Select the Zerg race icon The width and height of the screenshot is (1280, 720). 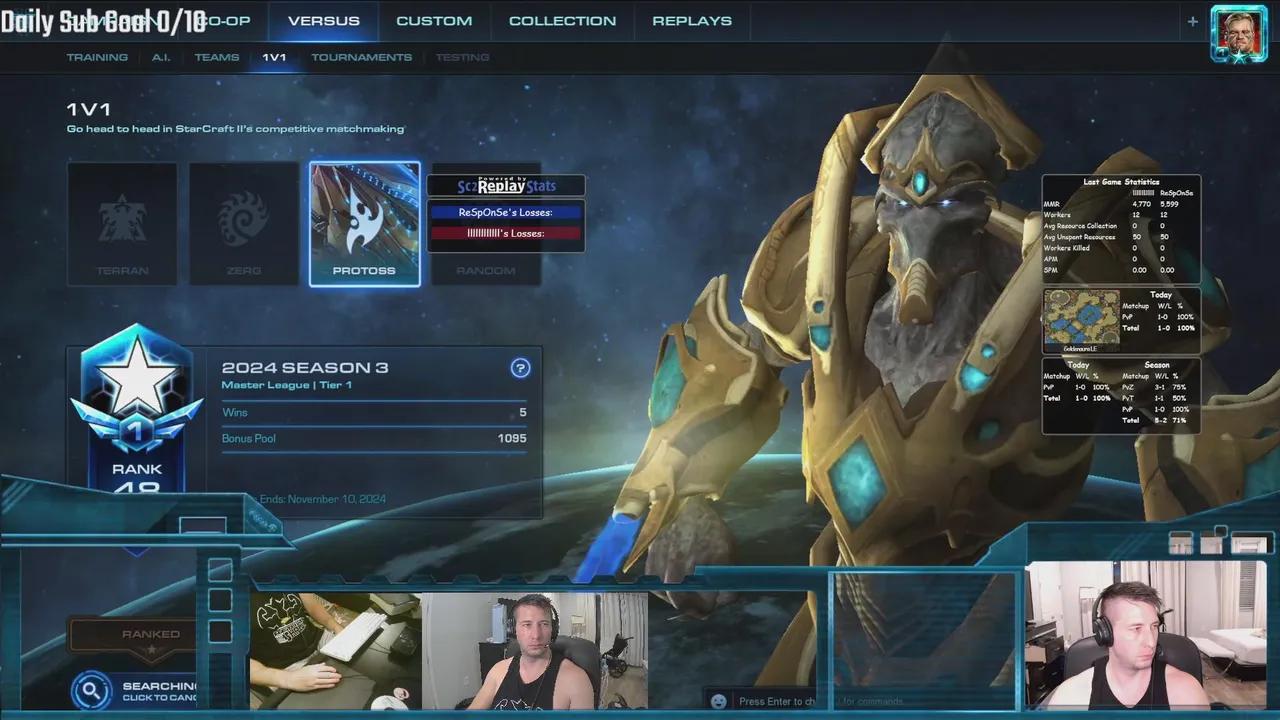click(x=243, y=223)
